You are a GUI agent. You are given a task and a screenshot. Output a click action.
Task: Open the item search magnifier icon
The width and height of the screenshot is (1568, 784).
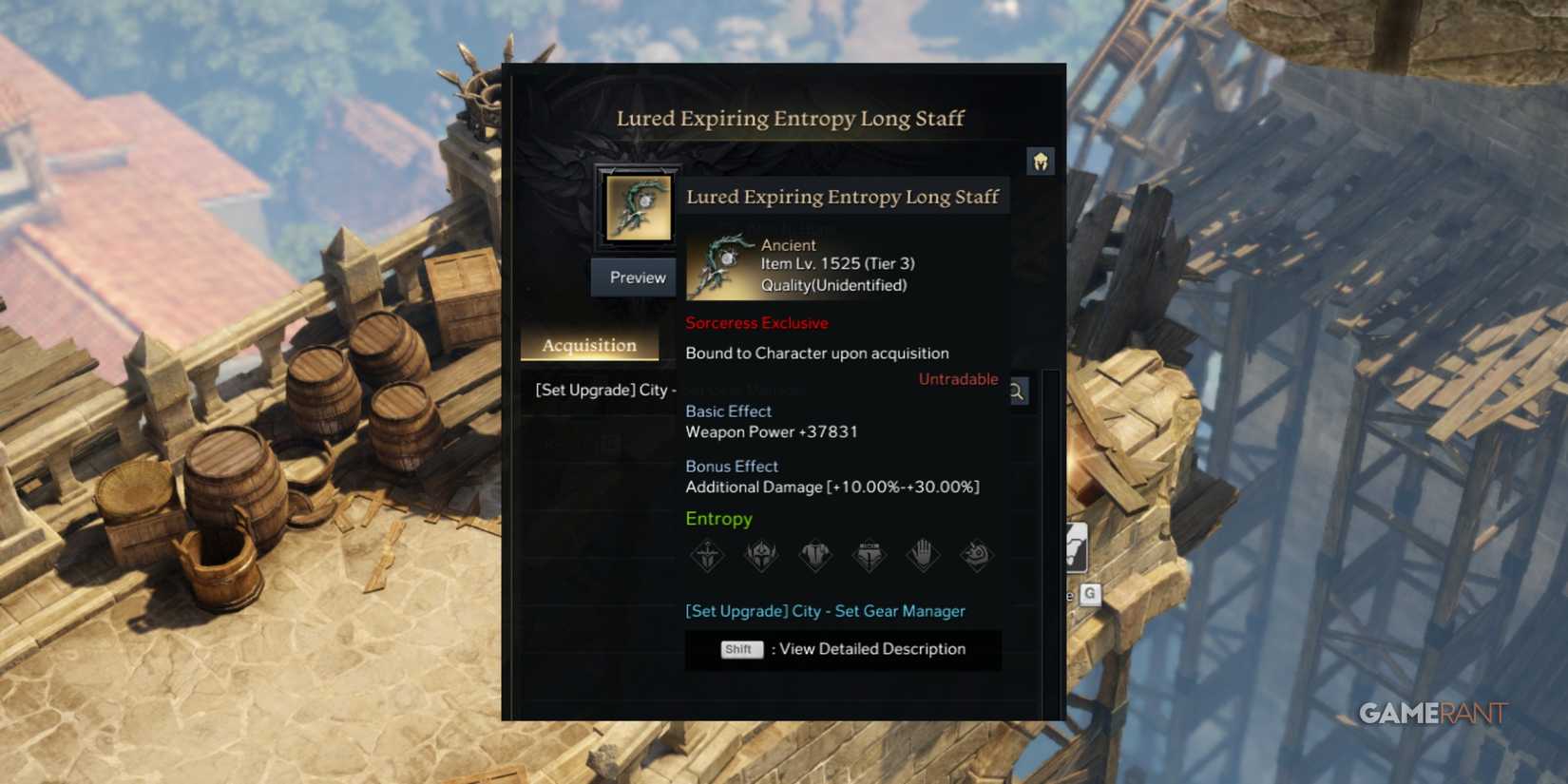[x=1016, y=391]
